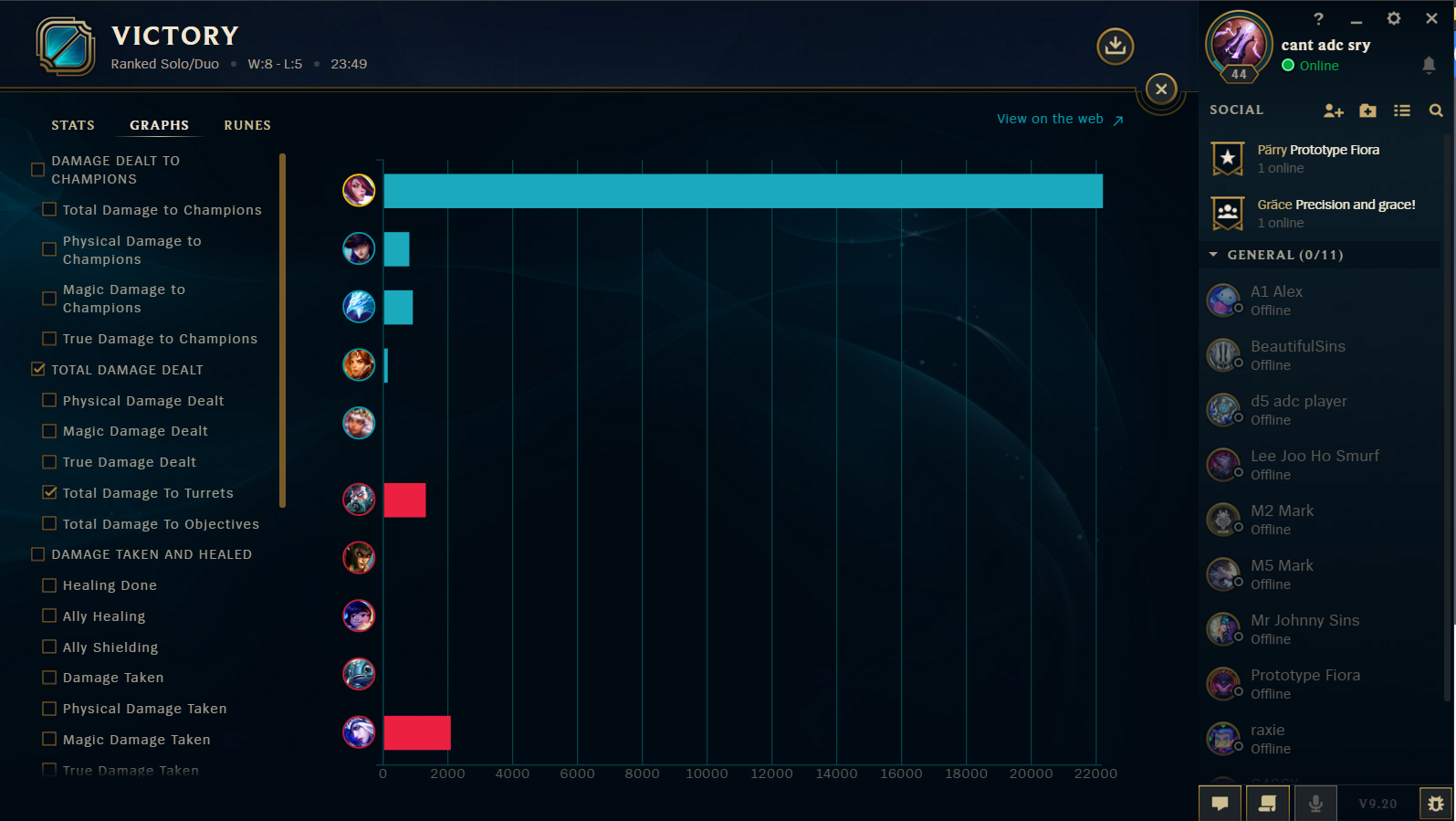Report a bug via the bug icon

pos(1436,804)
